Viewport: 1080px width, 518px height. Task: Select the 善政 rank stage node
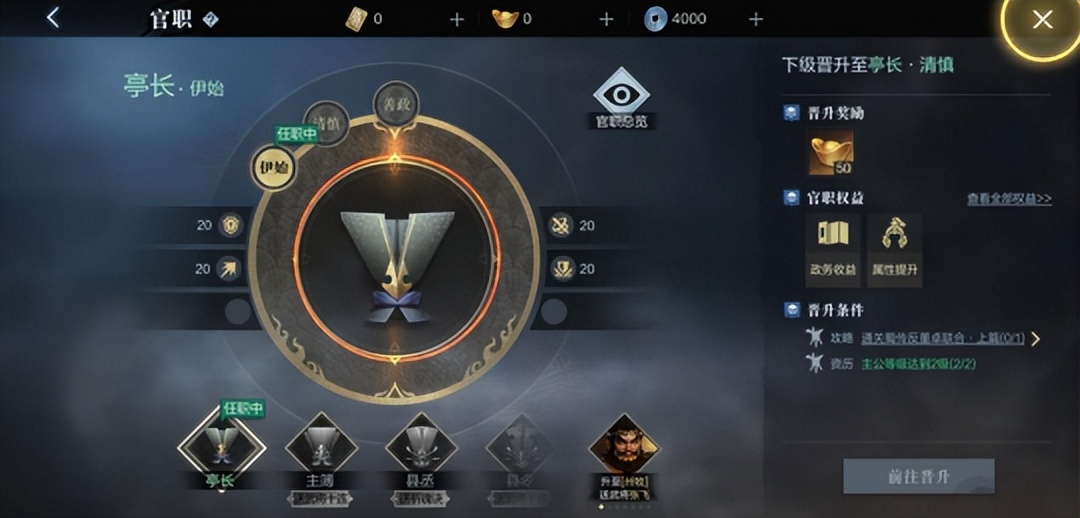click(394, 102)
